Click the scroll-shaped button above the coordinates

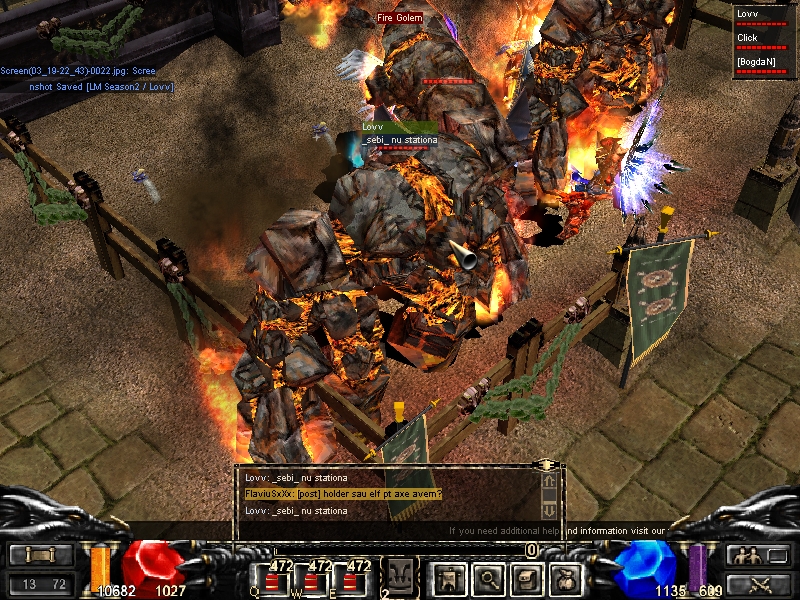click(40, 556)
